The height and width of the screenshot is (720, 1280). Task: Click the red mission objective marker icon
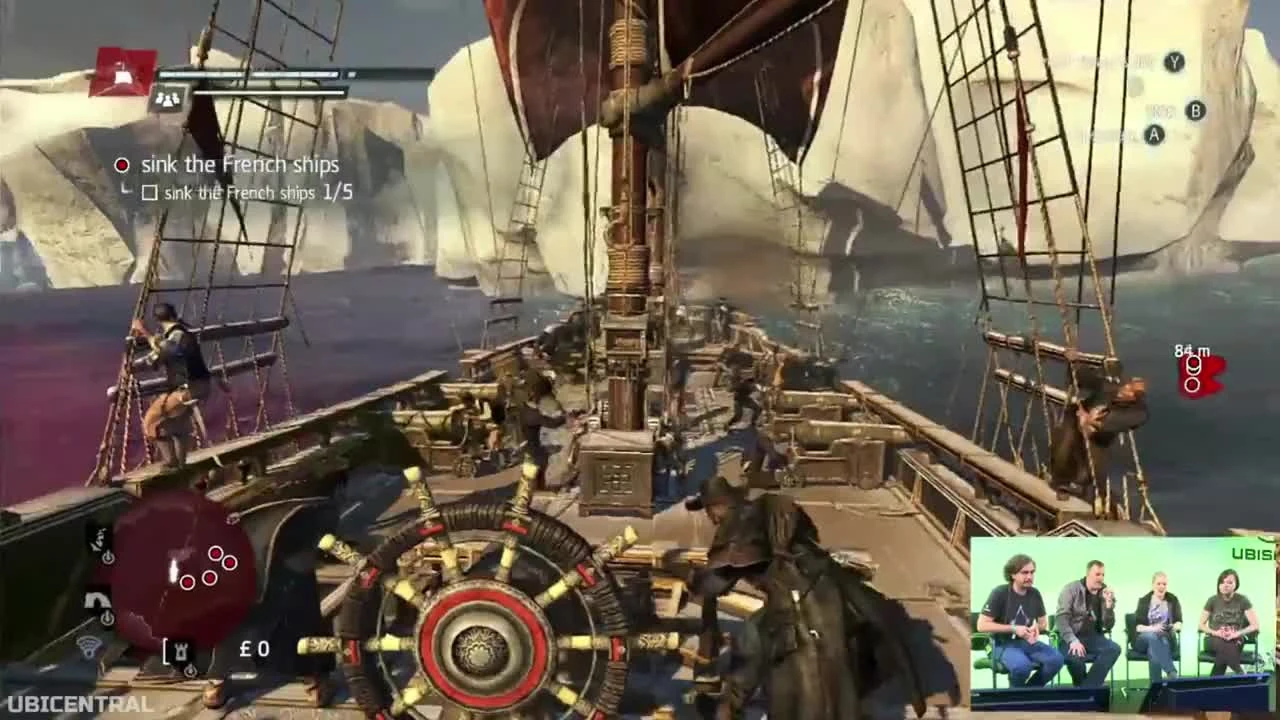[125, 73]
